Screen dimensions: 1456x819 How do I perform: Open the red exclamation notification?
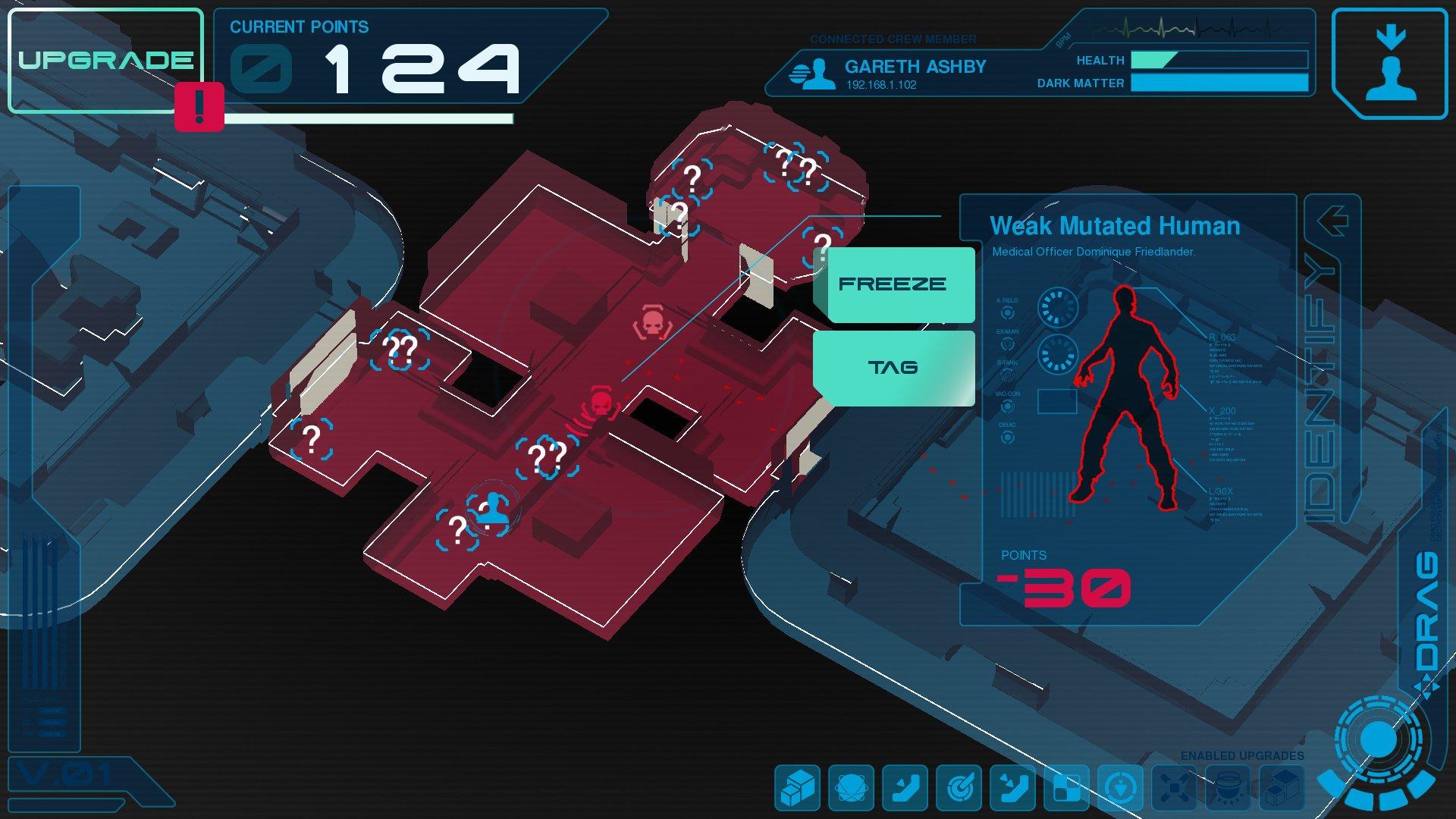coord(199,106)
